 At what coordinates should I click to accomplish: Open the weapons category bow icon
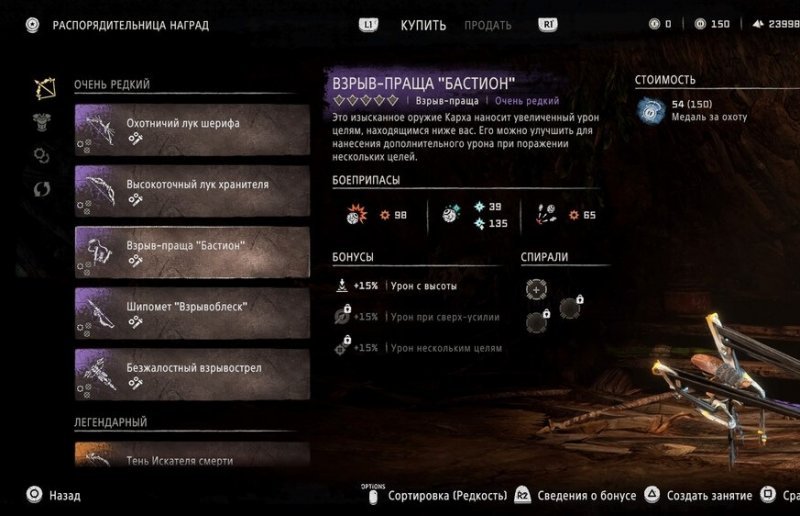pyautogui.click(x=42, y=87)
